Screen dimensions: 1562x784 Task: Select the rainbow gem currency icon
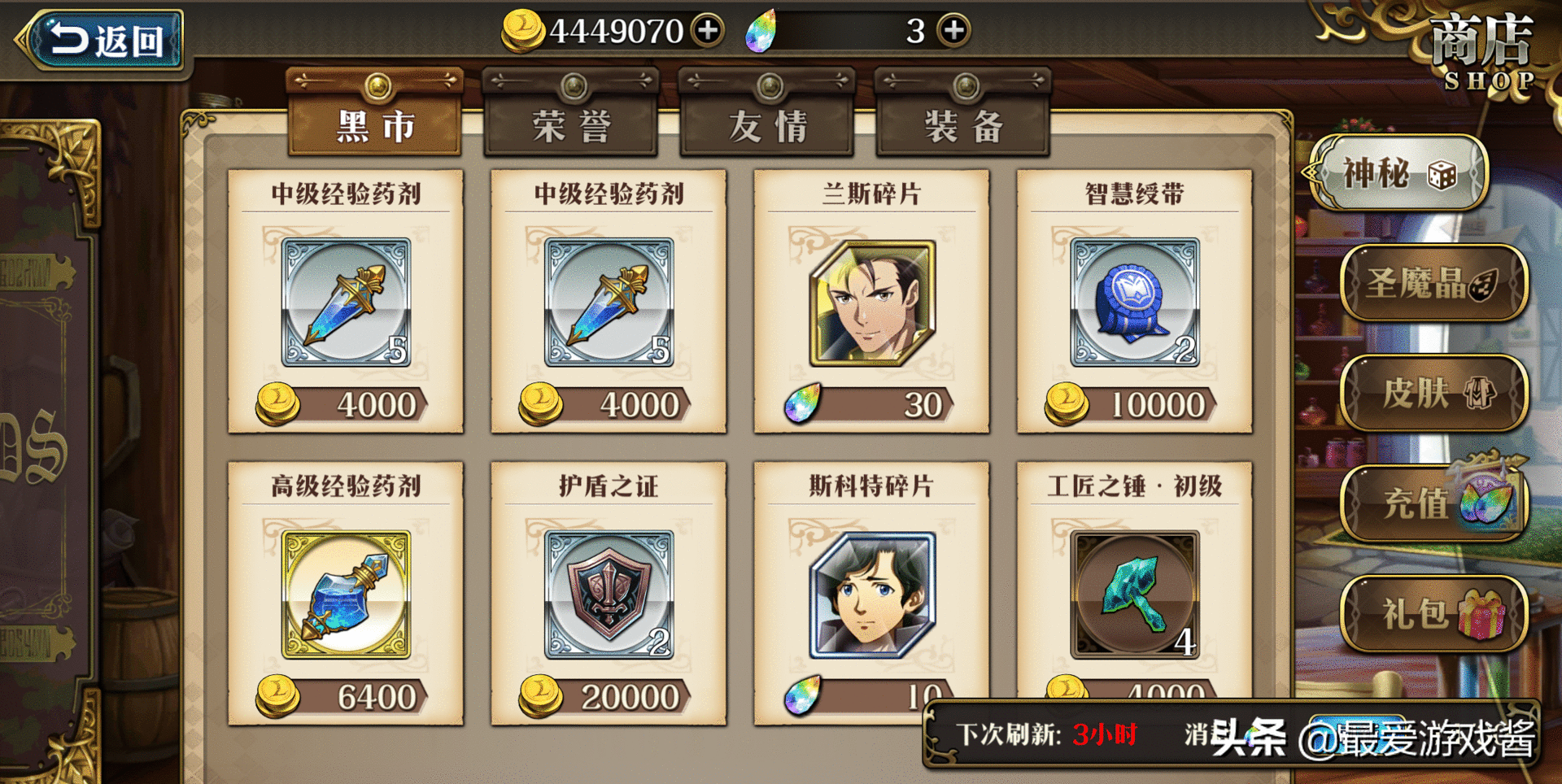pos(763,30)
